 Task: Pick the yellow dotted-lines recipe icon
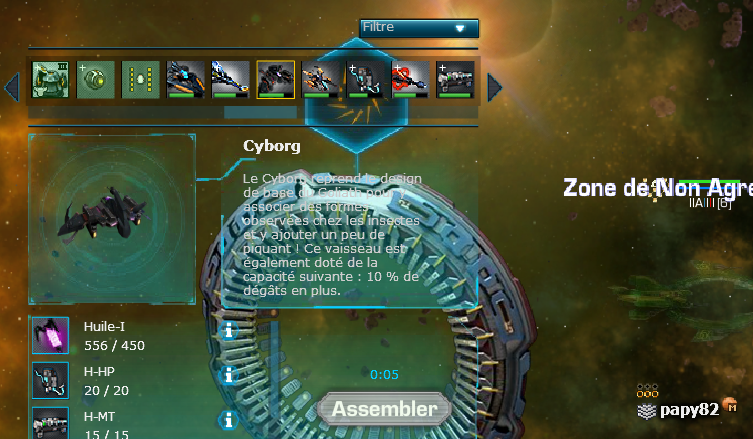point(140,80)
